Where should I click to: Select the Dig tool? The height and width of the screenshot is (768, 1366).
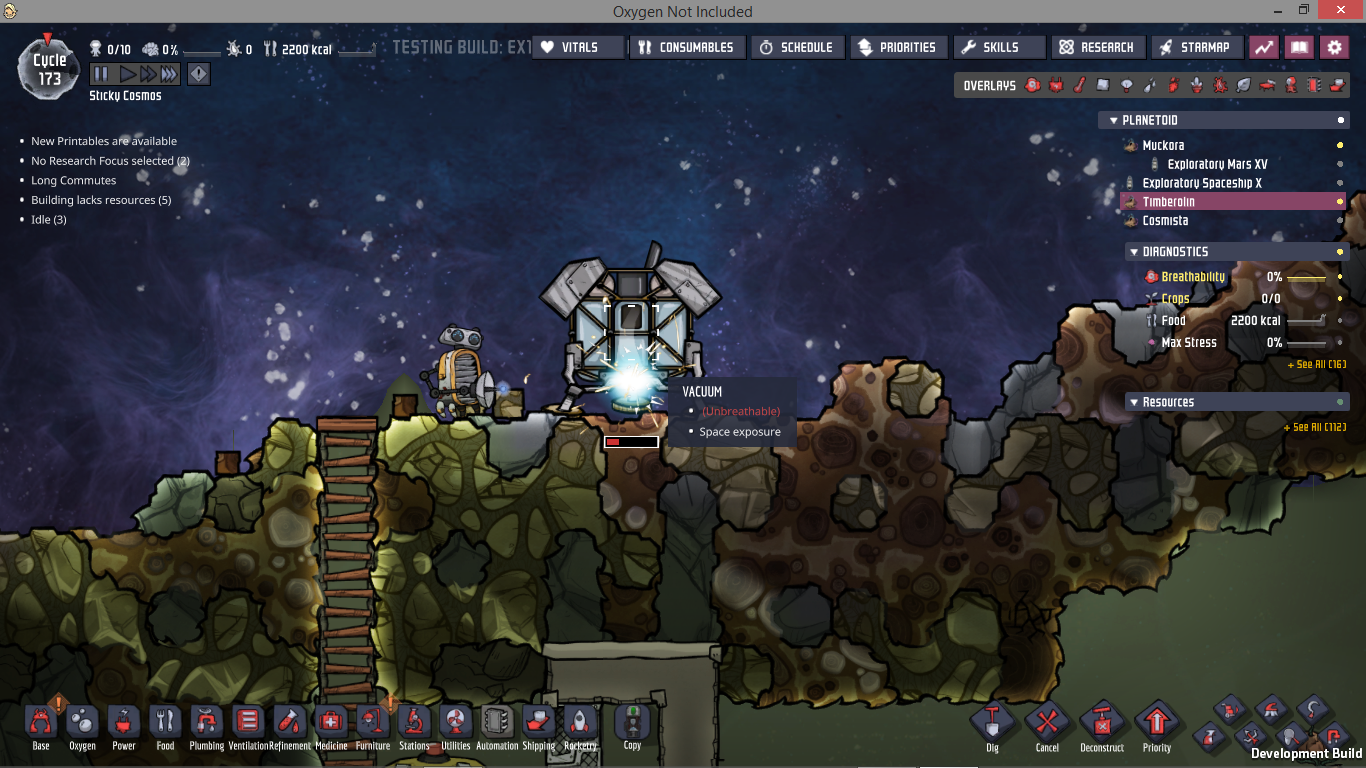pyautogui.click(x=992, y=726)
